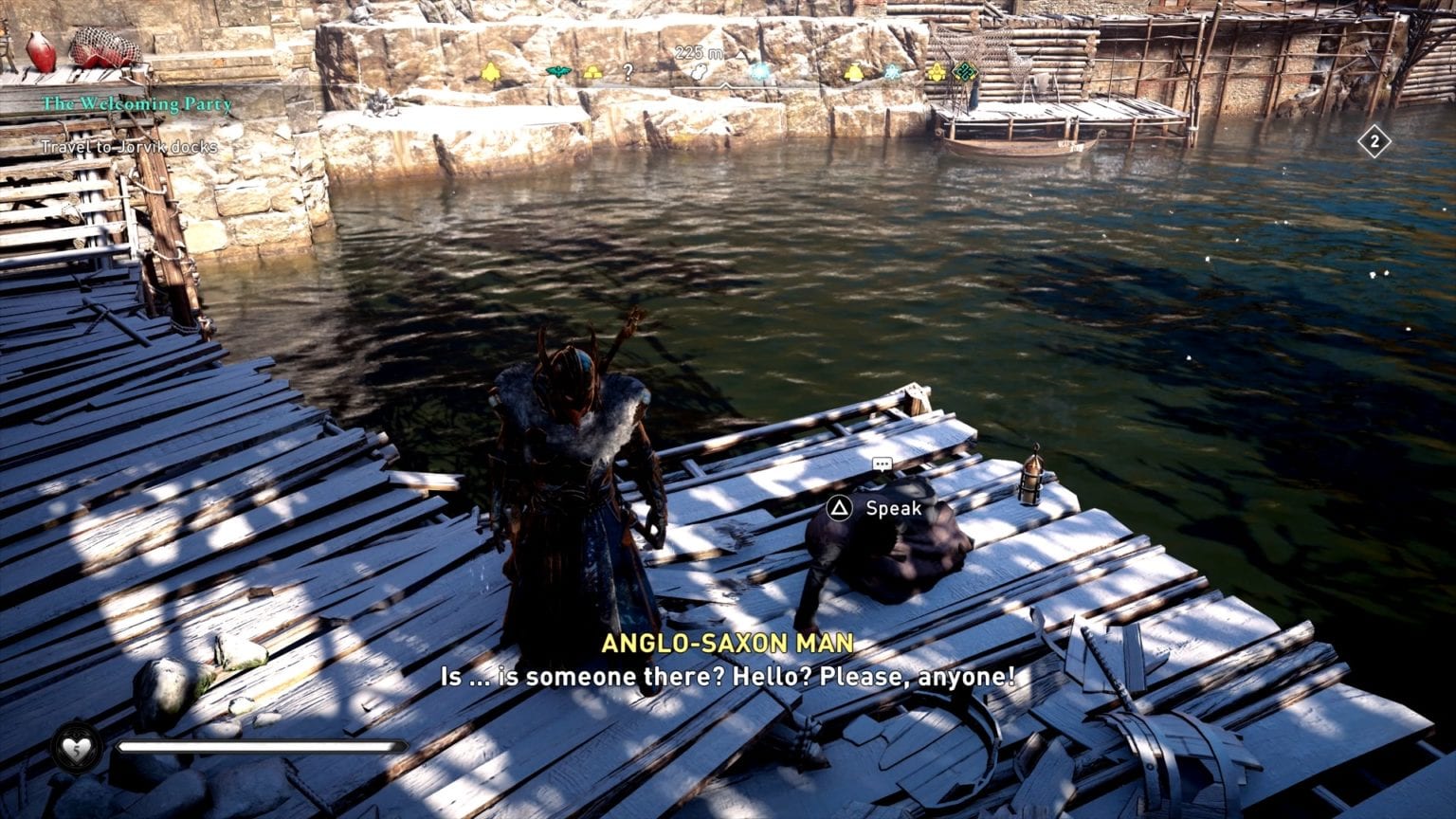Click the white chevron beneath the compass bar
1456x819 pixels.
(725, 85)
